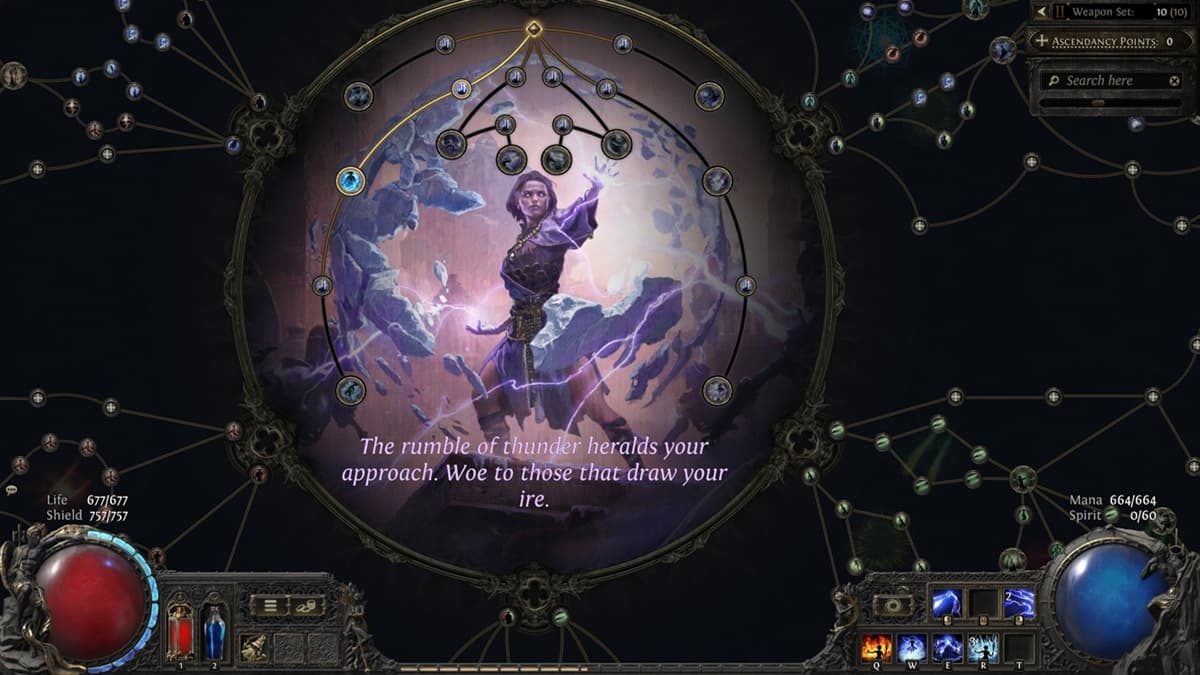Screen dimensions: 1200x675
Task: Activate the fire skill on Q
Action: pyautogui.click(x=878, y=648)
